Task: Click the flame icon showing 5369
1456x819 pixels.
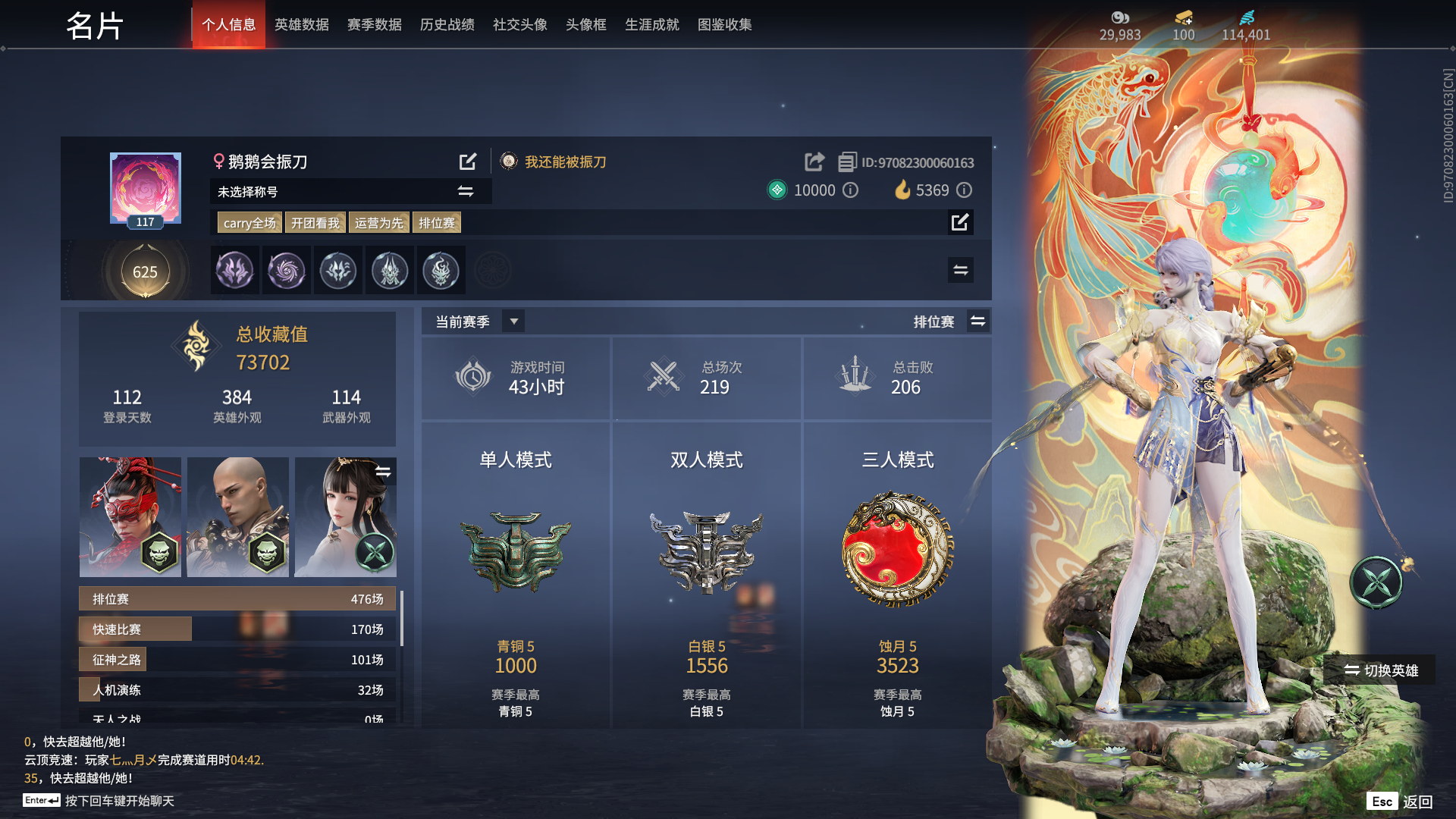Action: point(902,190)
